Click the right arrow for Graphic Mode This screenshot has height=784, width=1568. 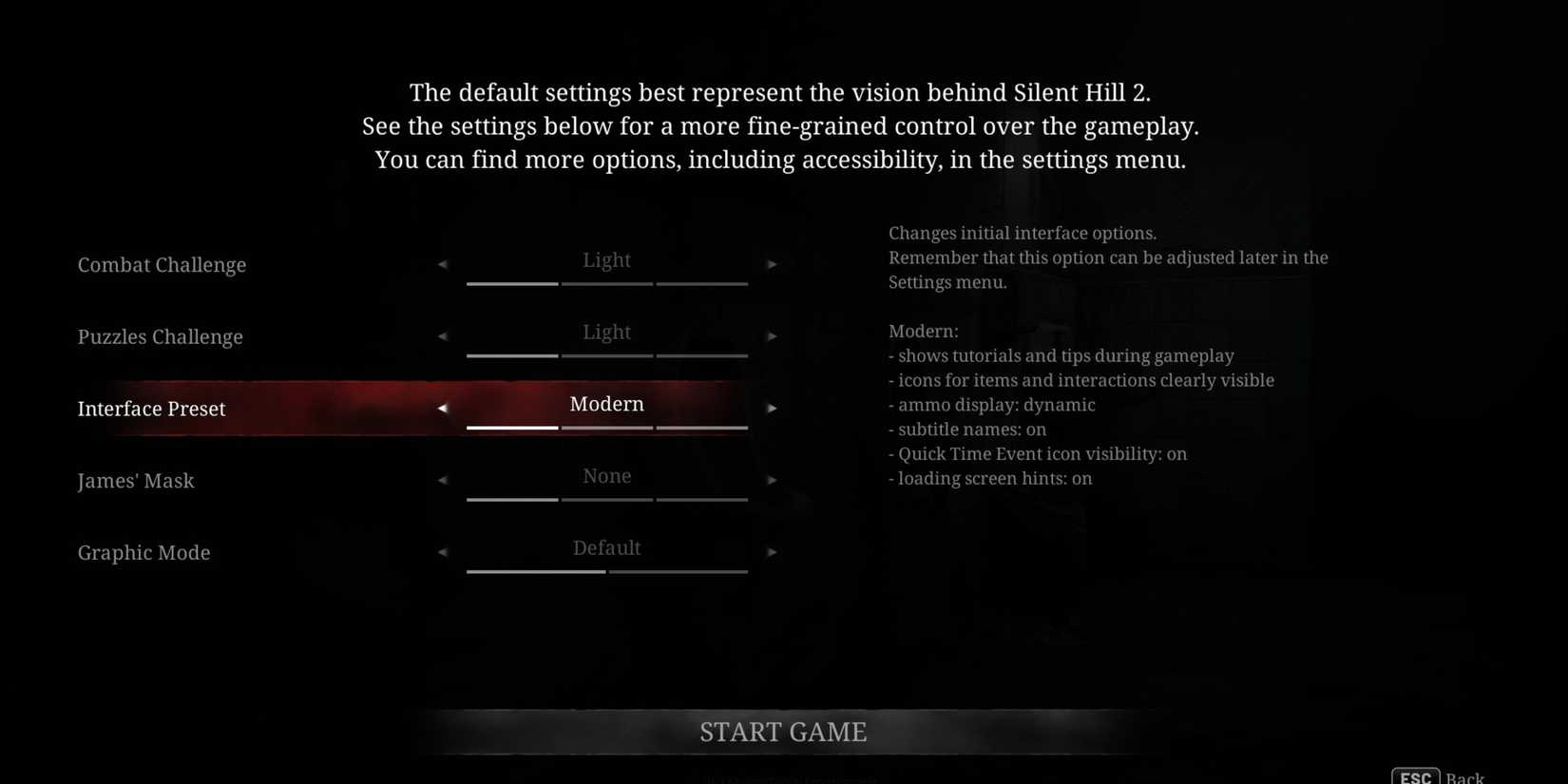(772, 552)
